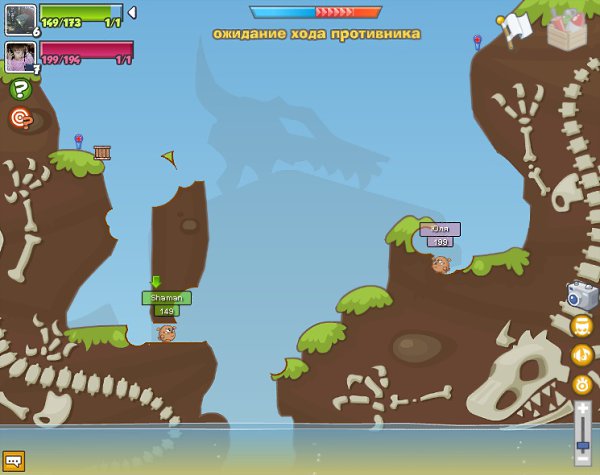Image resolution: width=600 pixels, height=475 pixels.
Task: Open the chat speech bubble button
Action: tap(13, 461)
